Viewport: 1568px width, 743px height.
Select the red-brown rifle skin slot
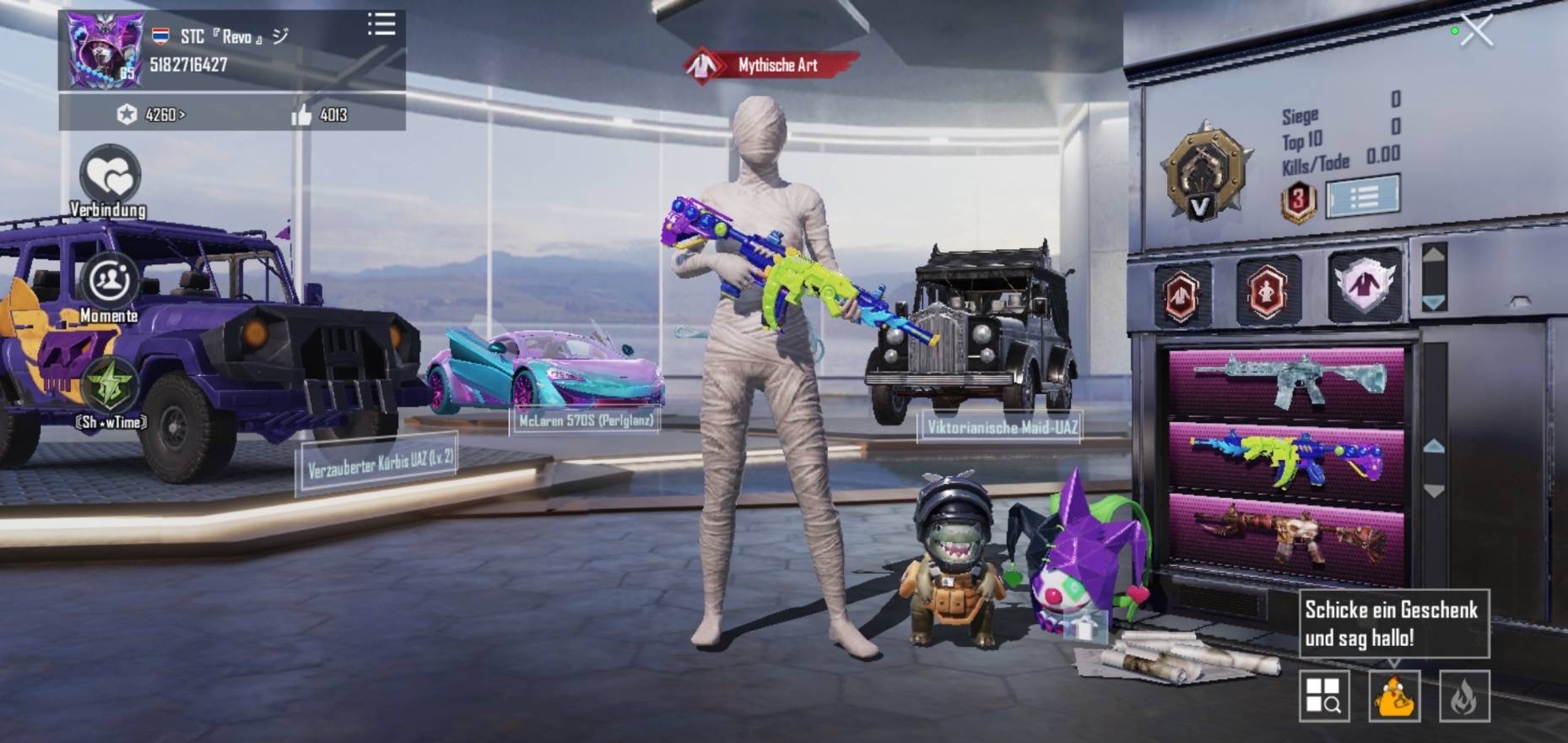(x=1286, y=536)
